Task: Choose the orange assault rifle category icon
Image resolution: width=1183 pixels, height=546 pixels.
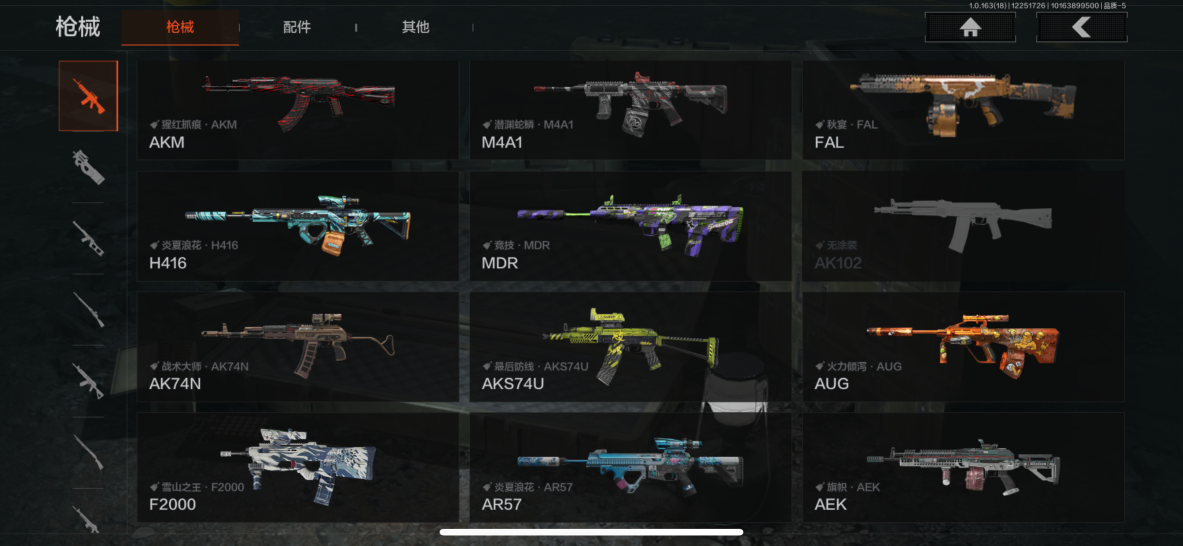Action: (x=88, y=96)
